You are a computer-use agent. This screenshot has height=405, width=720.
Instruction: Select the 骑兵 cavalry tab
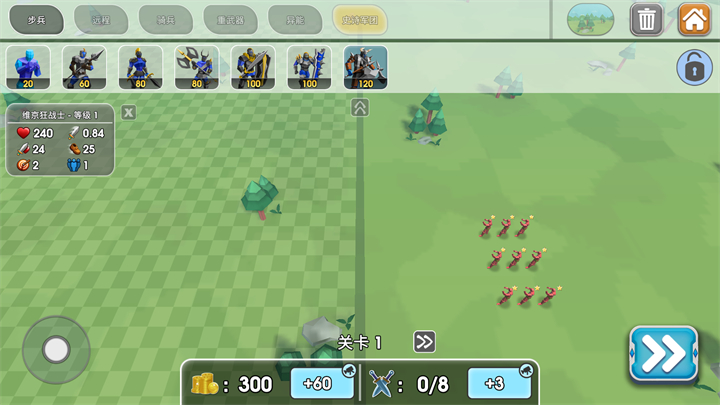[166, 19]
